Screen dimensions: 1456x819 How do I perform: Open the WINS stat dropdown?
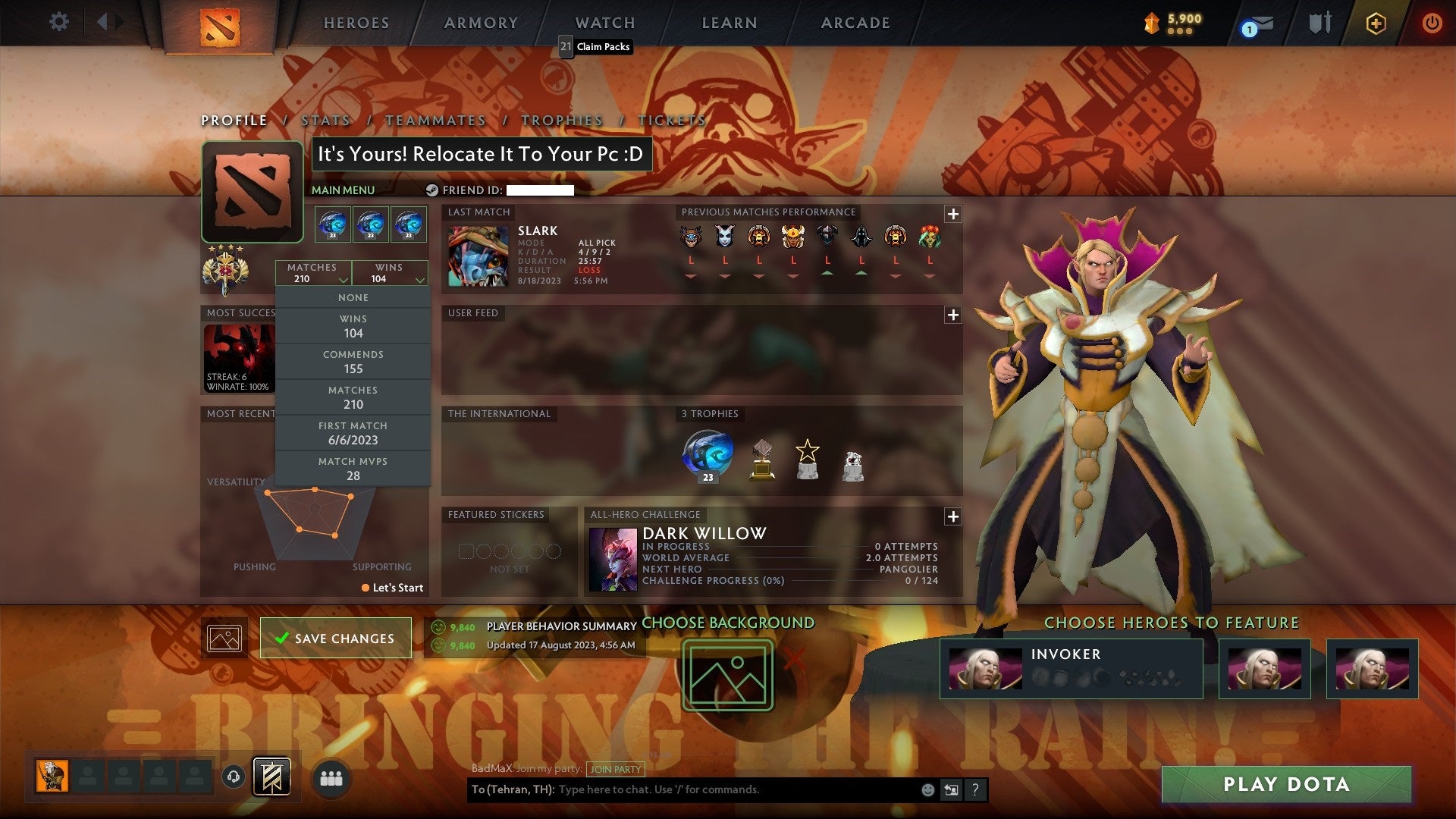pos(390,273)
